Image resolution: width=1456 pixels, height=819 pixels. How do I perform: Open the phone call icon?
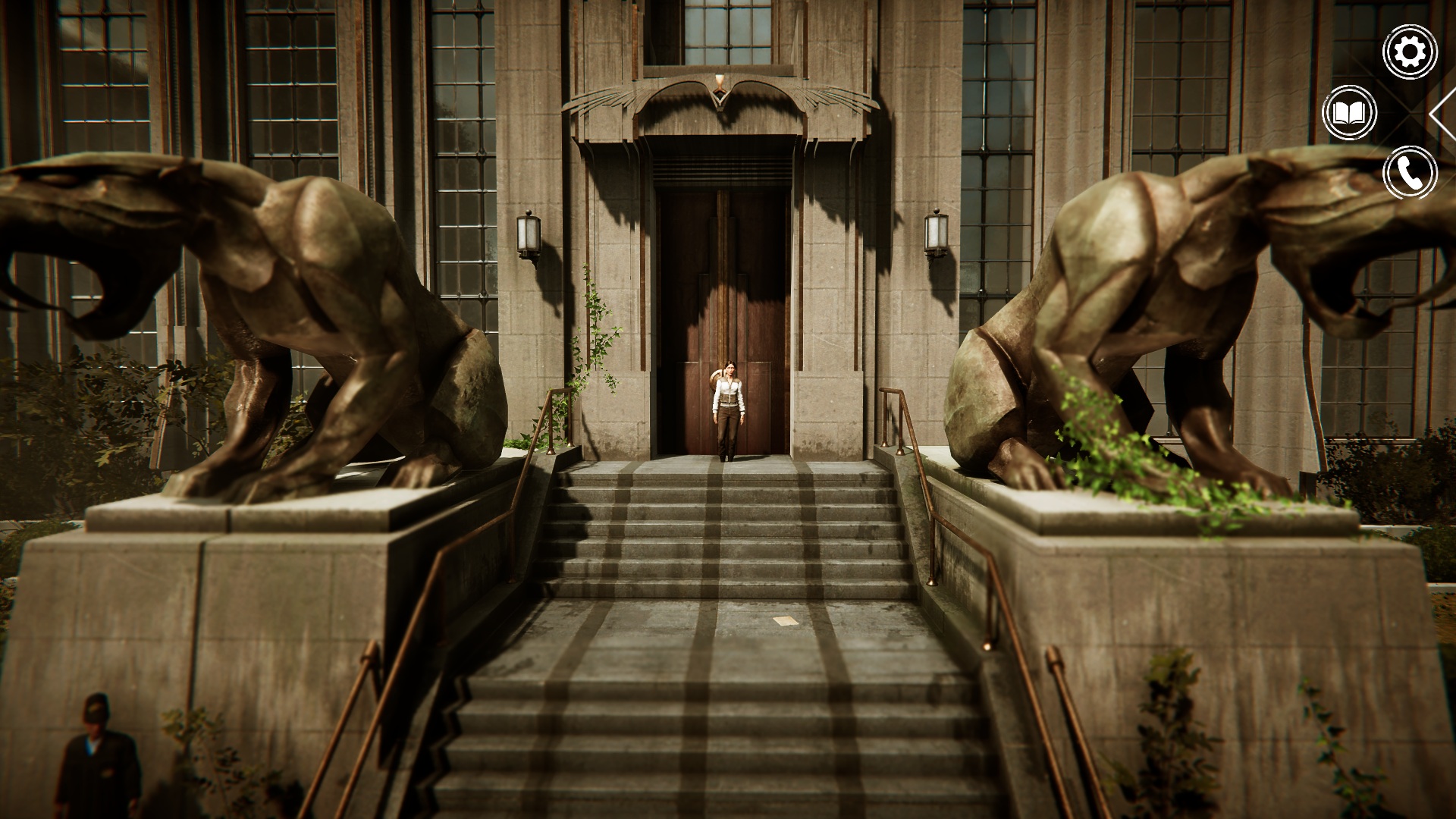pyautogui.click(x=1410, y=173)
